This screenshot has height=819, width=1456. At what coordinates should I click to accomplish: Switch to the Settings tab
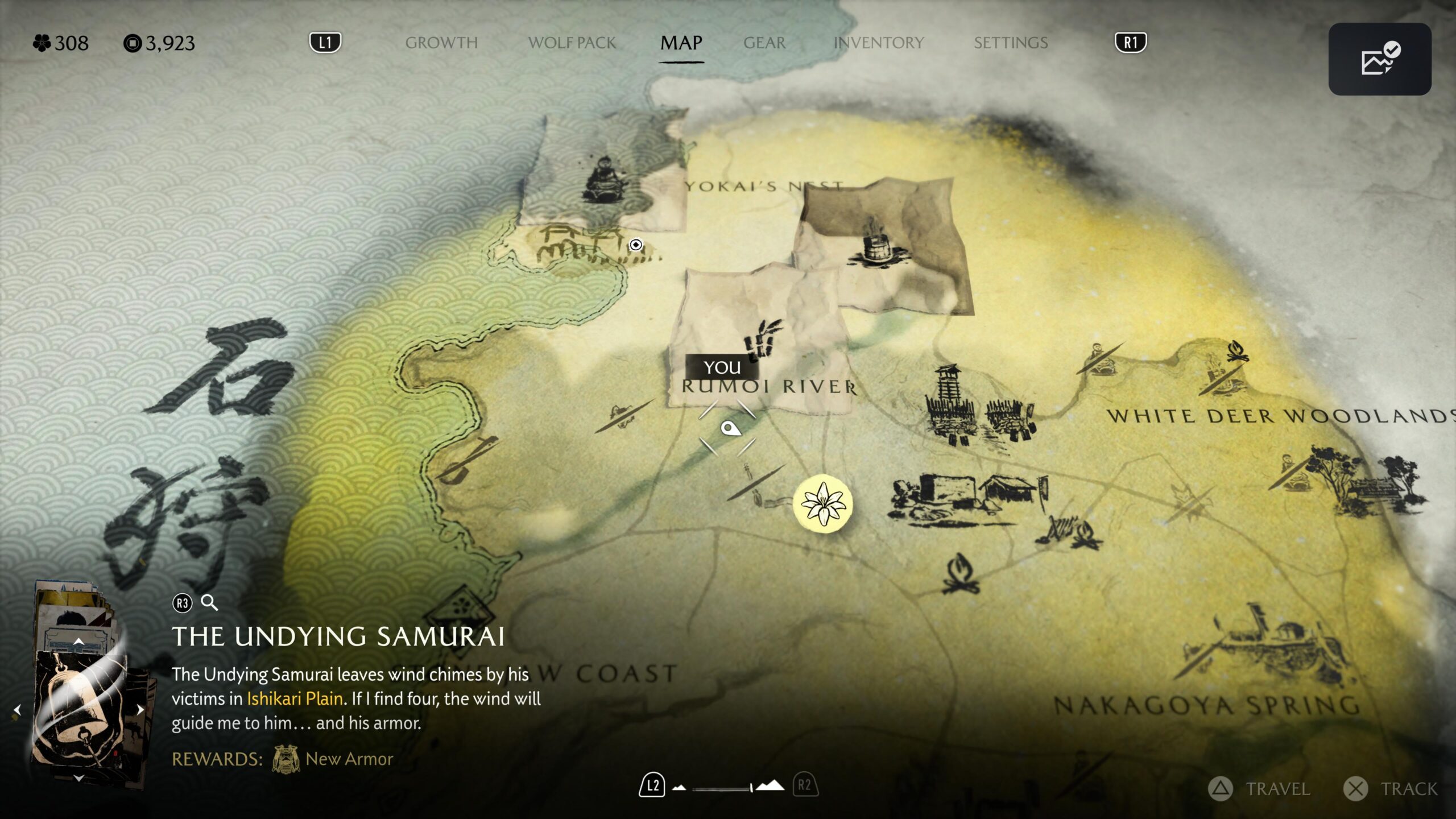tap(1011, 43)
